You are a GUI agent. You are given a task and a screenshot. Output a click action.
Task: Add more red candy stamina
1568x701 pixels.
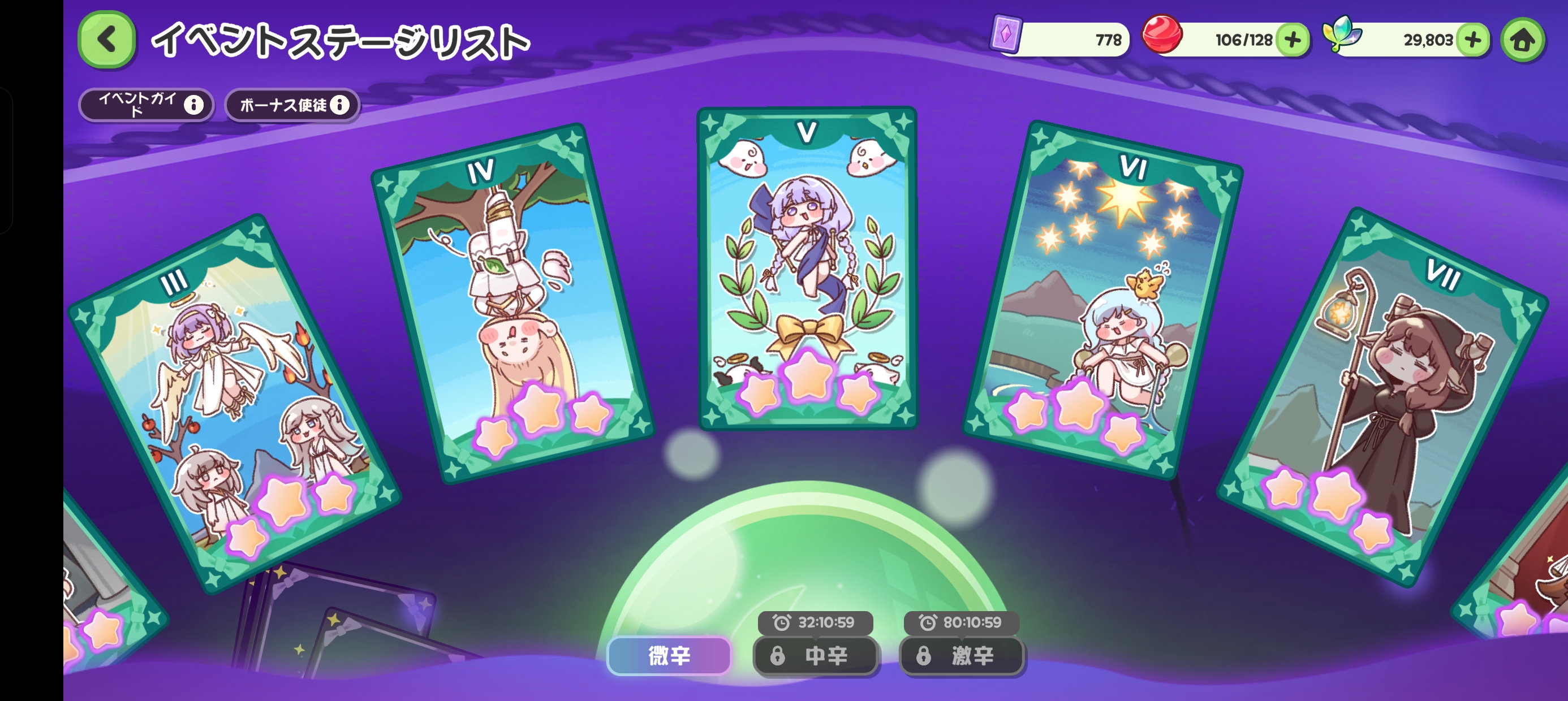[1291, 40]
